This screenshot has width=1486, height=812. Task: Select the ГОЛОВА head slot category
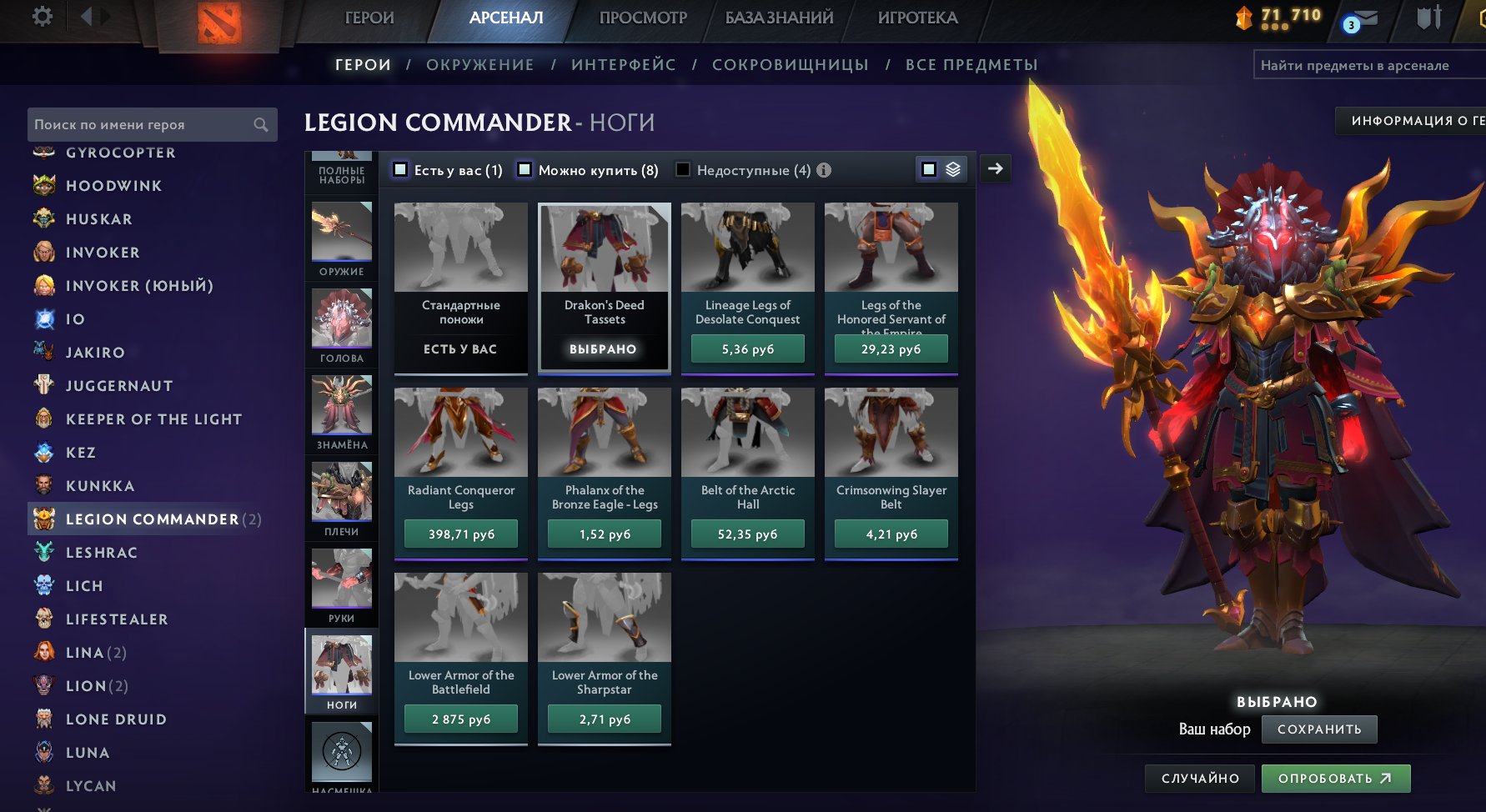[x=342, y=325]
